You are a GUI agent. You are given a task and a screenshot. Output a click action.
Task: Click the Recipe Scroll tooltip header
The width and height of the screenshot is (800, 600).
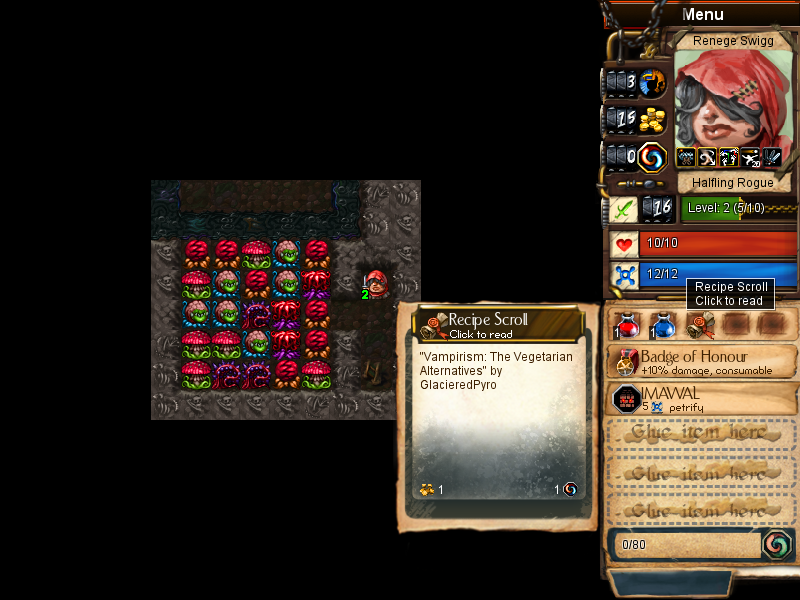(498, 324)
